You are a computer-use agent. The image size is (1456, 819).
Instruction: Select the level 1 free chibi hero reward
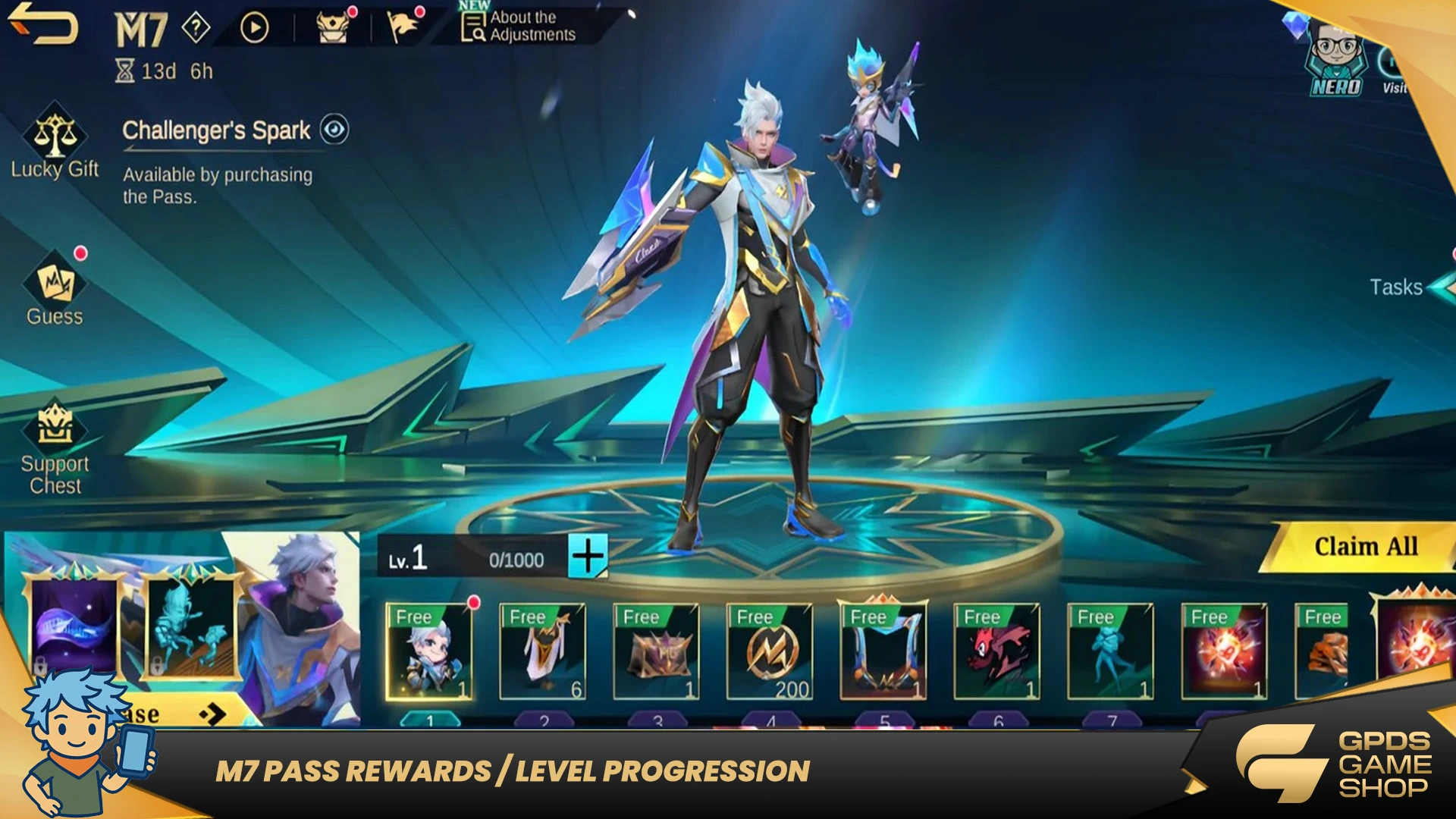point(429,652)
